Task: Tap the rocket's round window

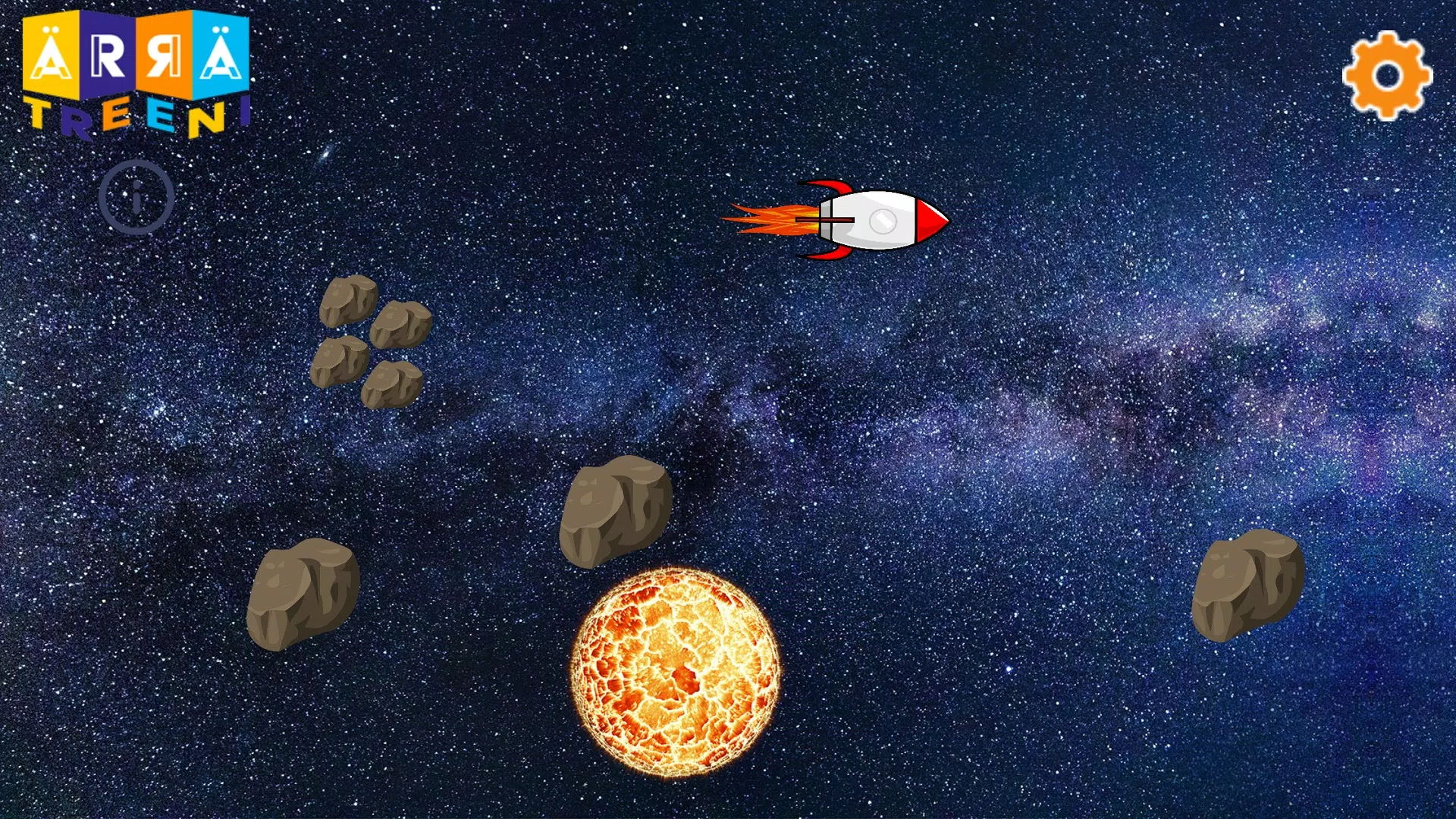Action: tap(884, 220)
